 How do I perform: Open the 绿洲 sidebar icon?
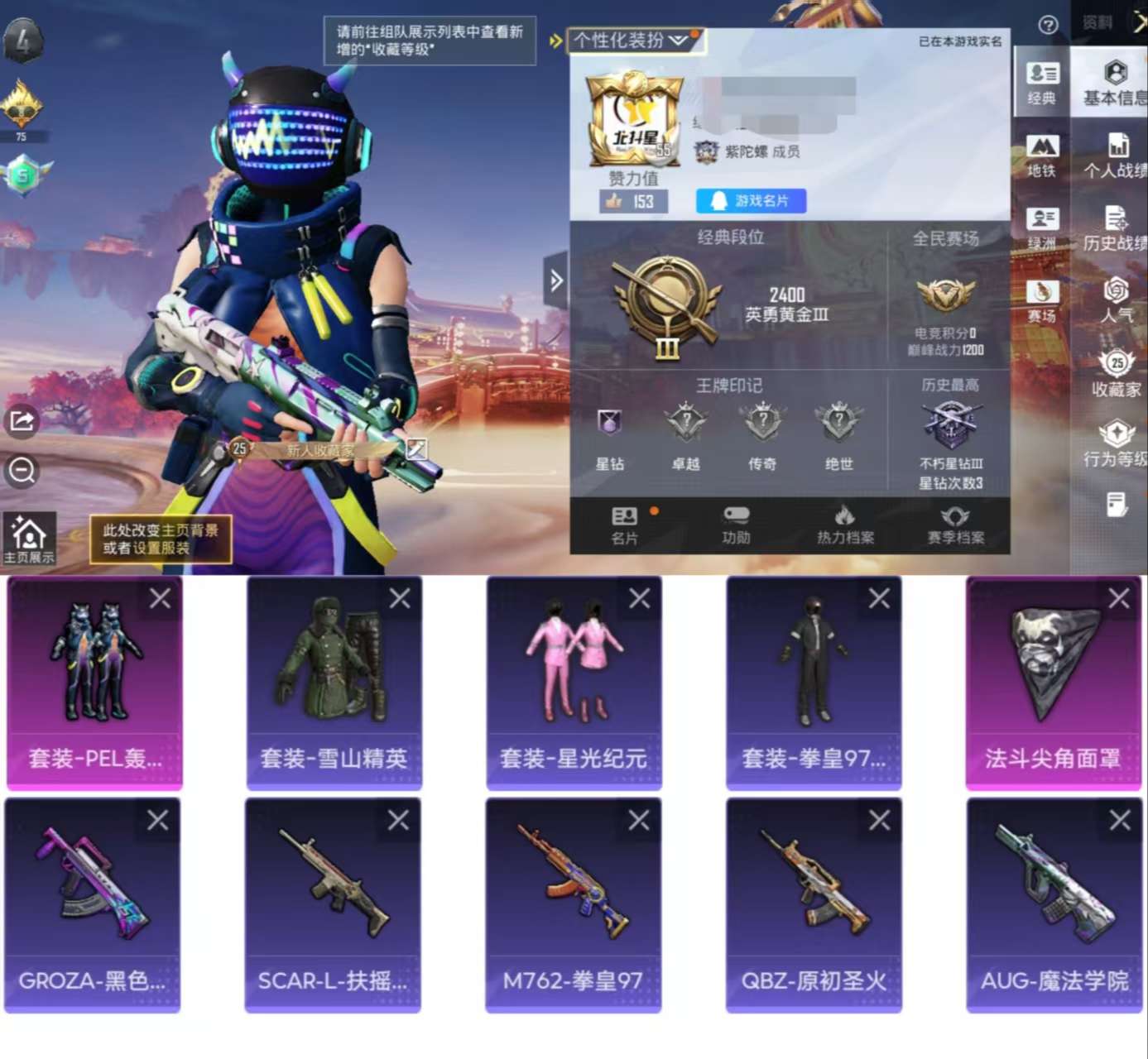click(1040, 228)
